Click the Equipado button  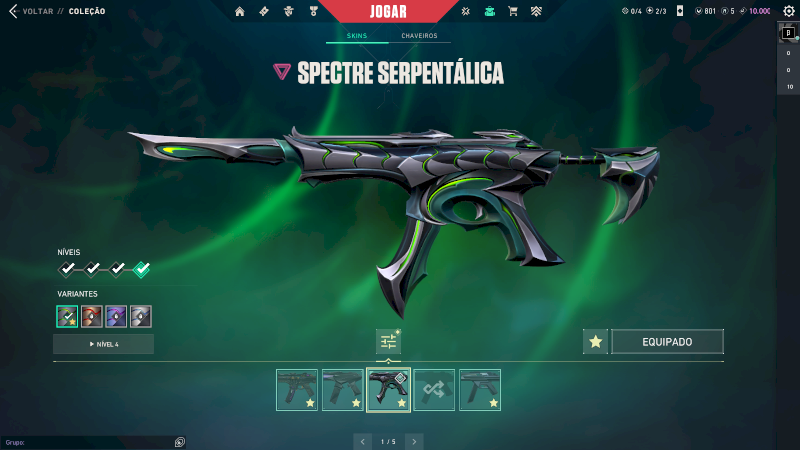click(667, 342)
